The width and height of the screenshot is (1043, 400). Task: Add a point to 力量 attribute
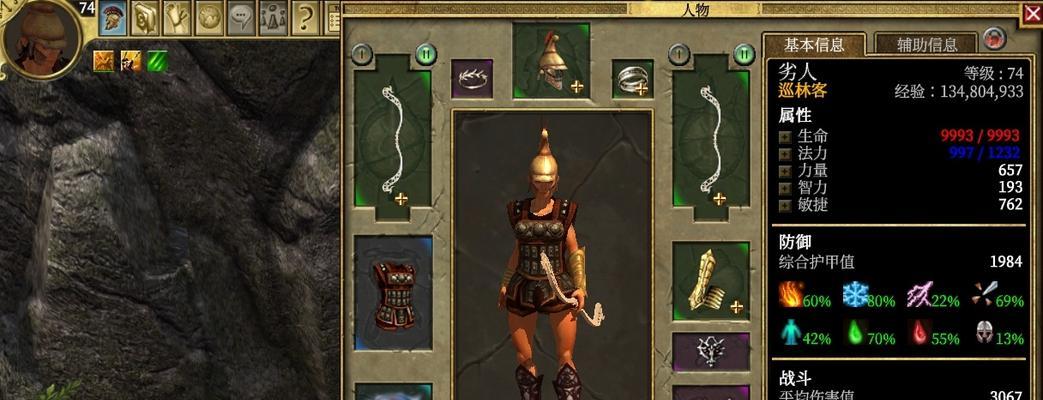point(785,171)
